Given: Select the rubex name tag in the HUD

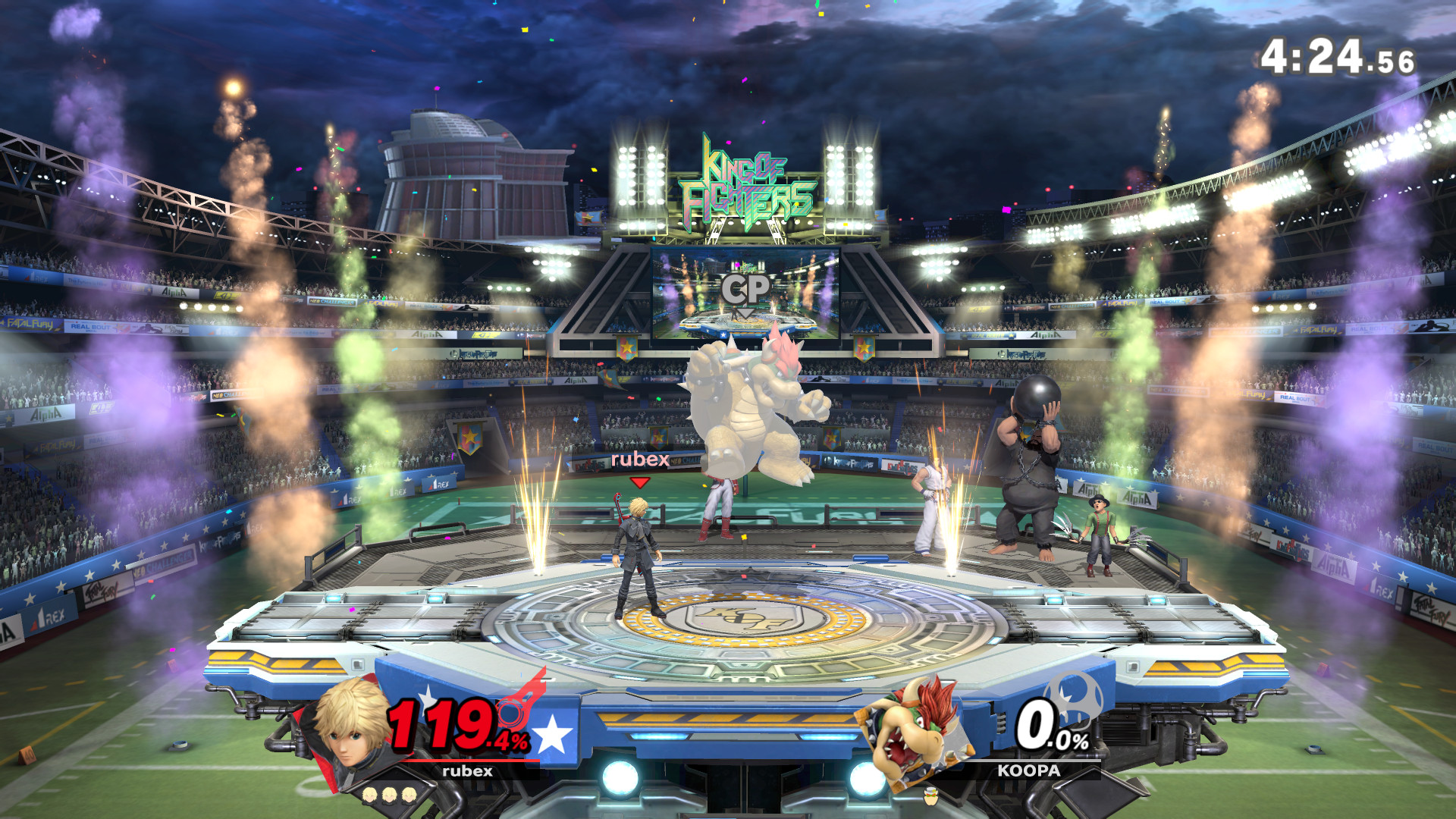Looking at the screenshot, I should (467, 772).
